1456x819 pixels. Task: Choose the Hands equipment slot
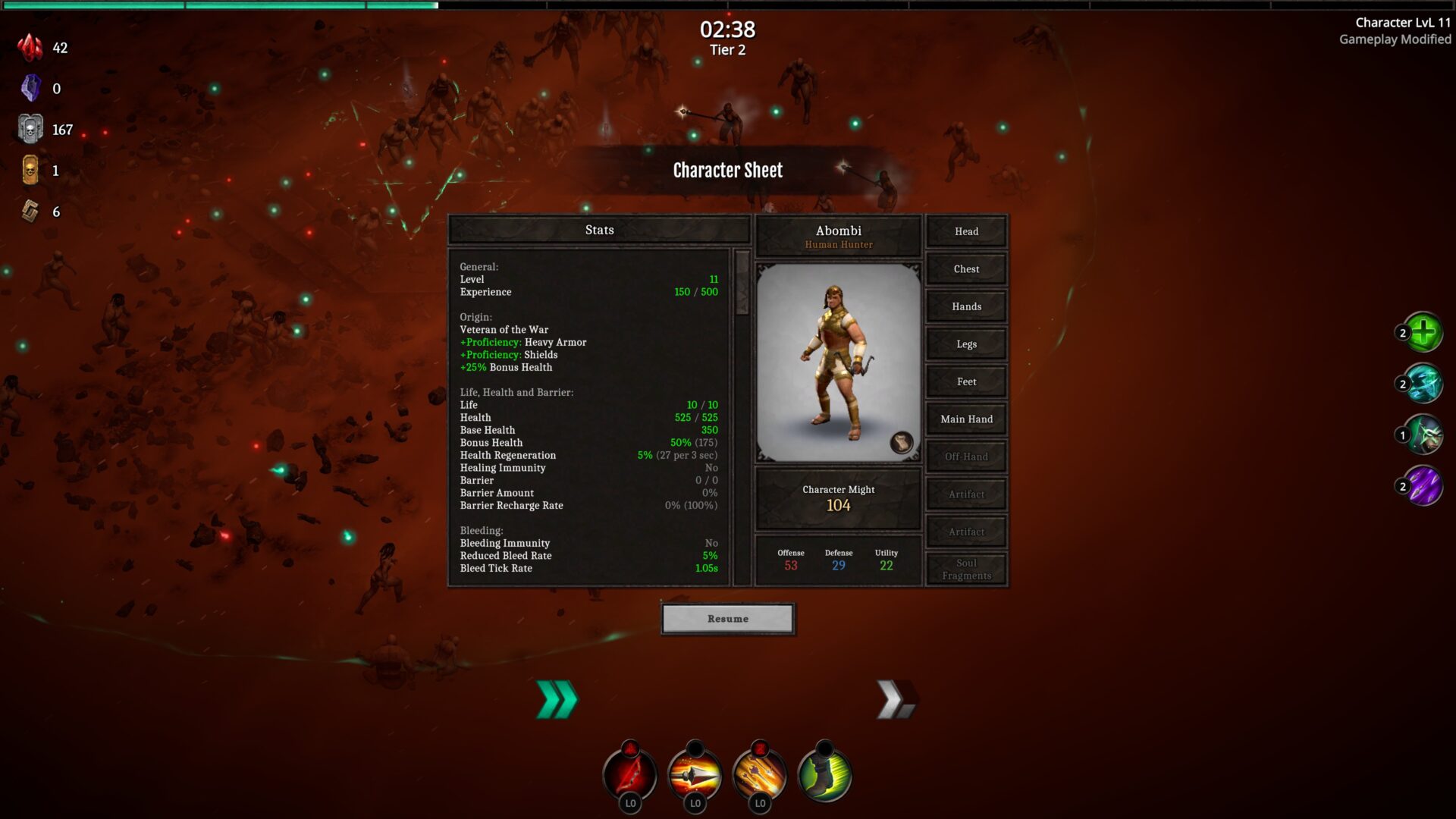pyautogui.click(x=966, y=306)
